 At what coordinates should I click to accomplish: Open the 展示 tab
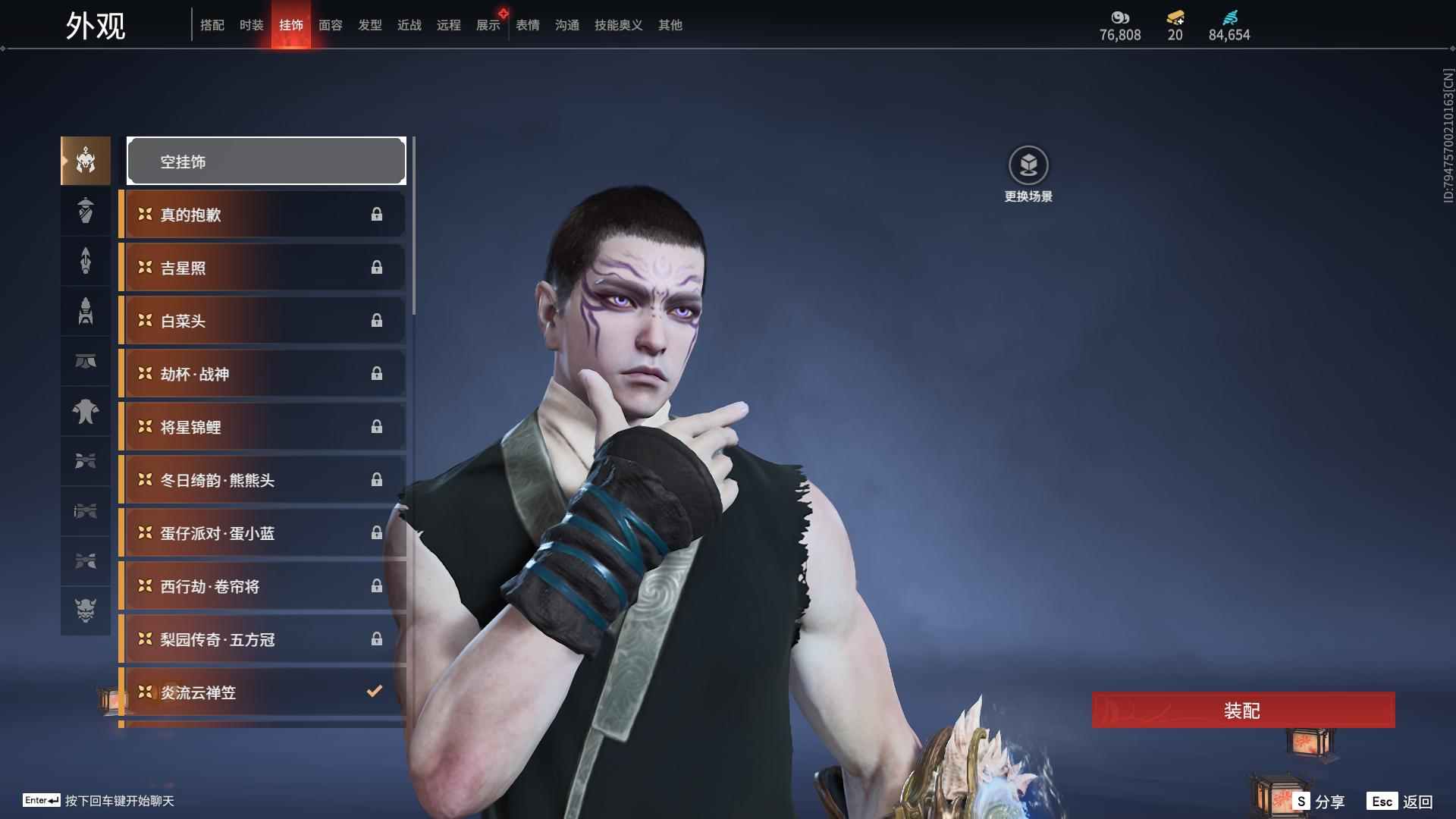488,25
